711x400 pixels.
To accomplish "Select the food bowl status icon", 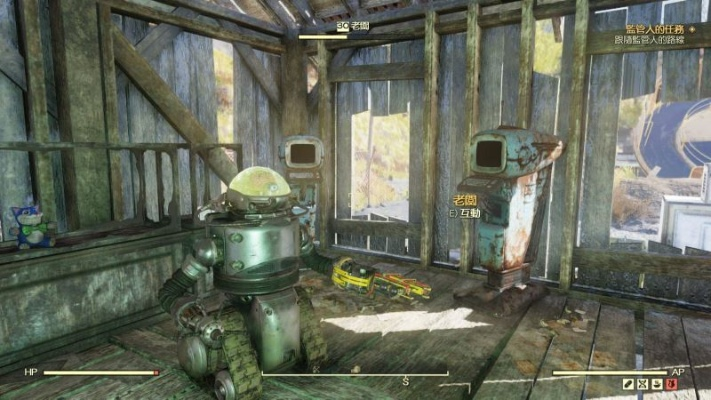I will [655, 384].
